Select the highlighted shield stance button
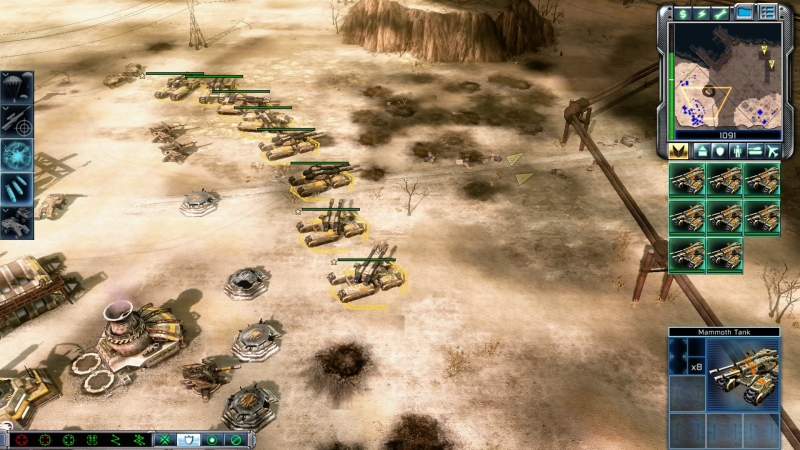Viewport: 800px width, 450px height. 188,439
